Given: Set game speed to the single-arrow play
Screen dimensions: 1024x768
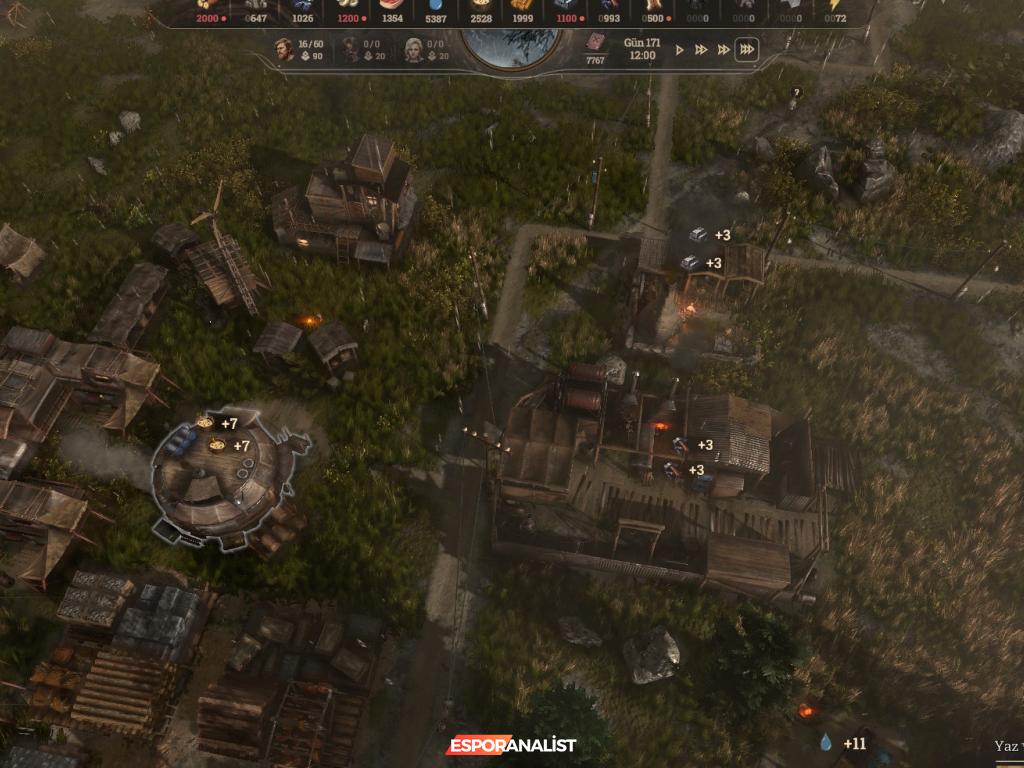Looking at the screenshot, I should (x=680, y=50).
